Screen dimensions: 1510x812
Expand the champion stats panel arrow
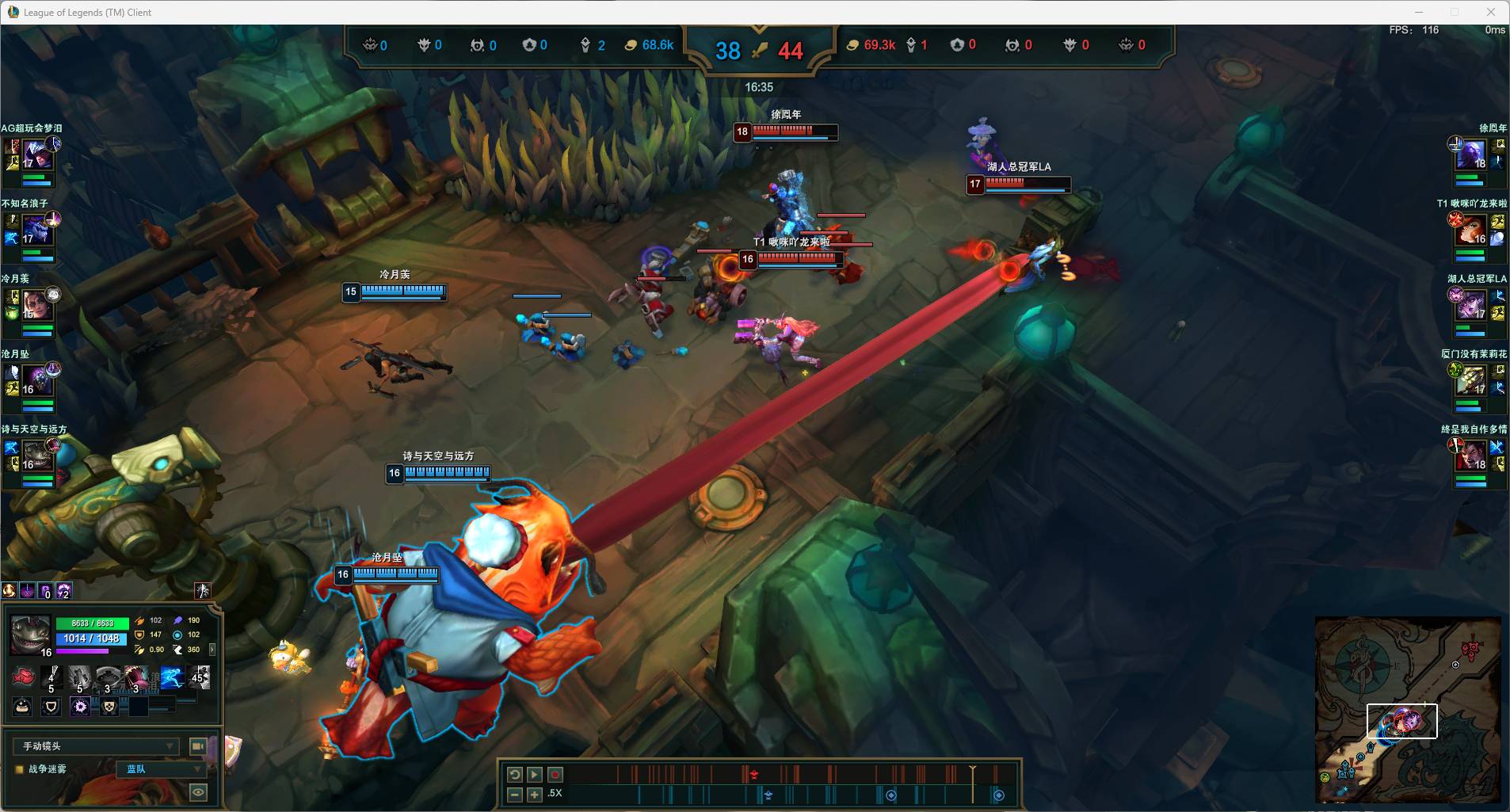tap(212, 650)
